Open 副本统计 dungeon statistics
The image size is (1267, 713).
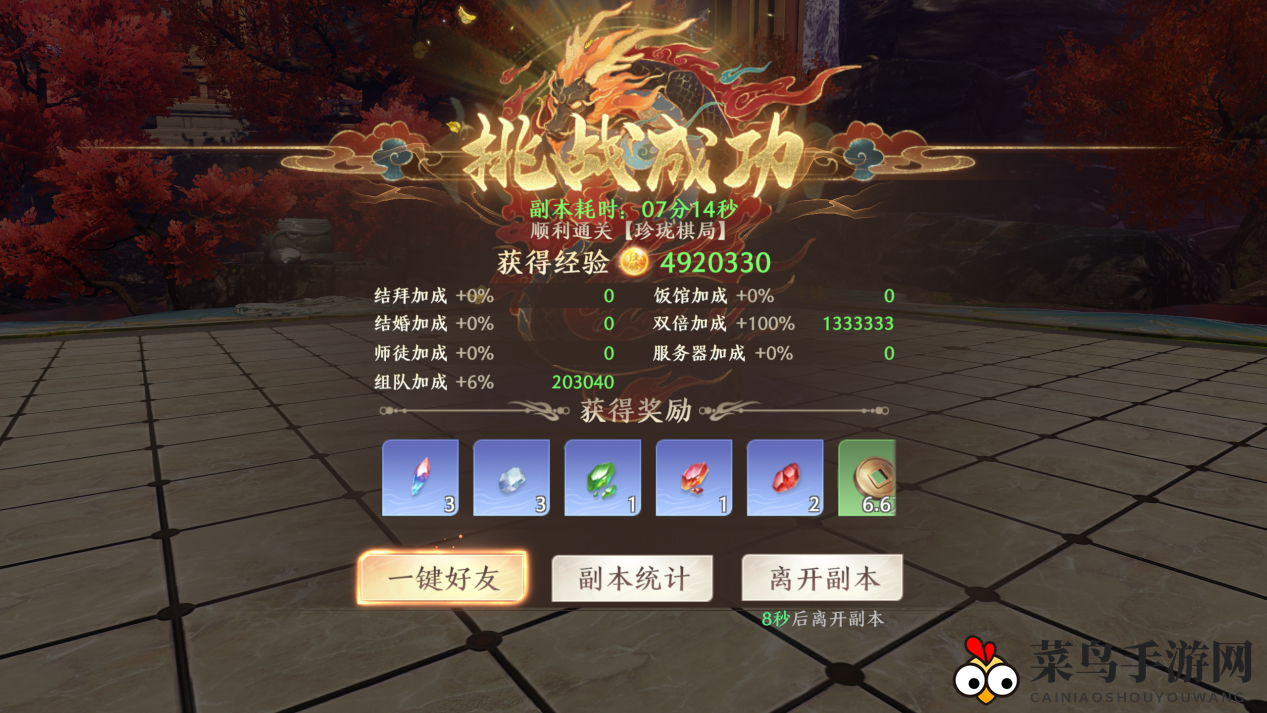coord(632,578)
